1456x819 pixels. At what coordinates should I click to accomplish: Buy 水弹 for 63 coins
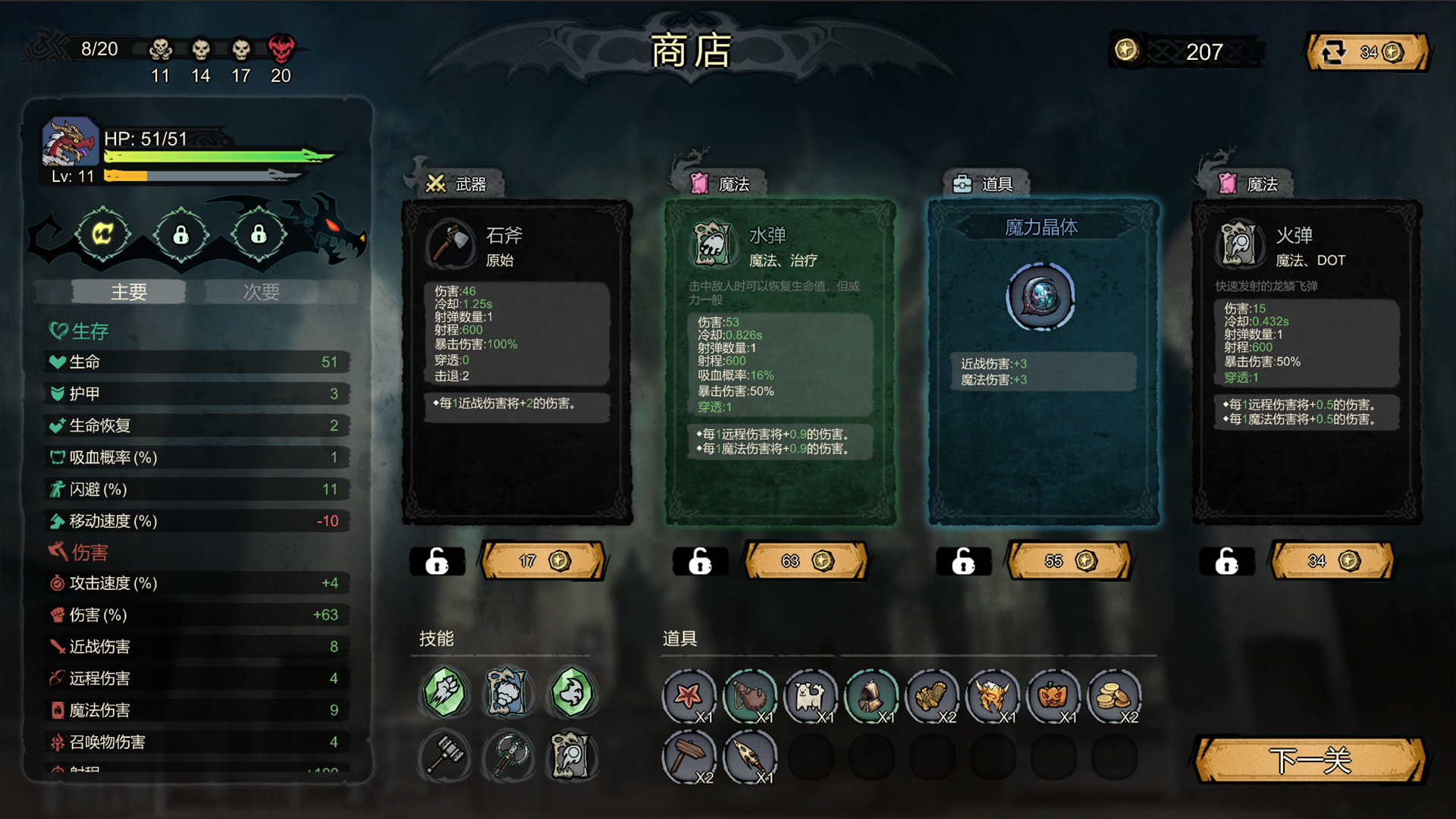(806, 561)
